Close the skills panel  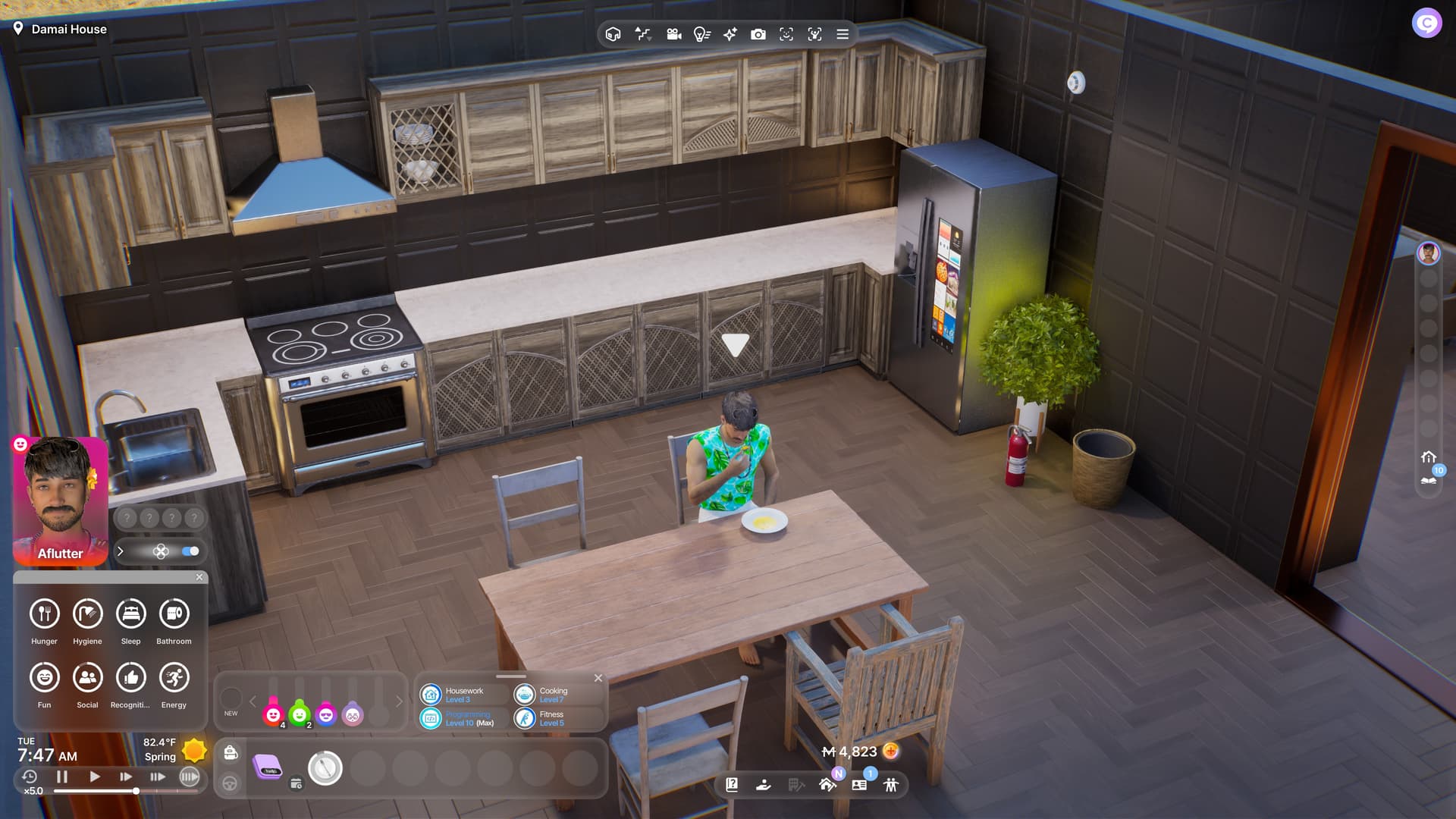(x=598, y=678)
